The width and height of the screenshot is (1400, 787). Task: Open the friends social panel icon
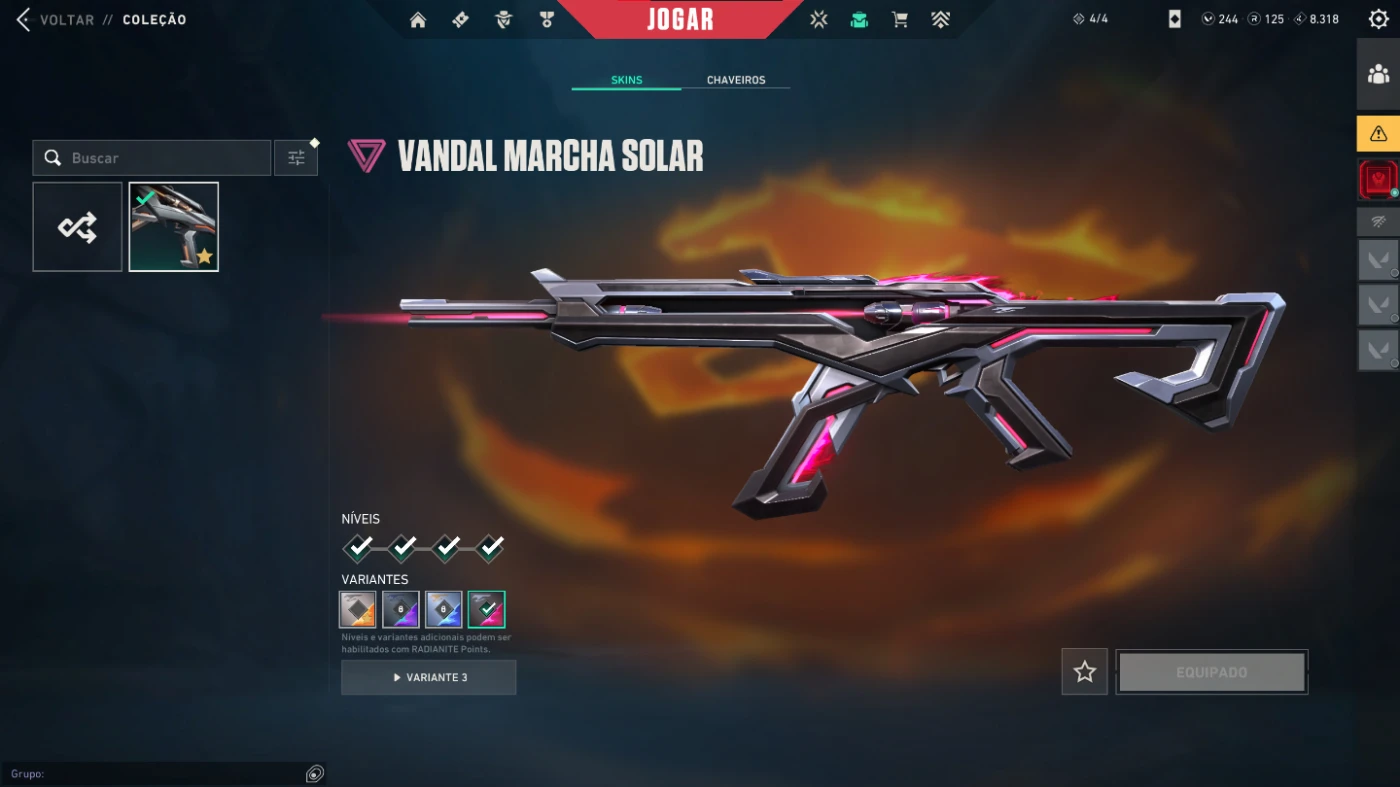point(1378,74)
